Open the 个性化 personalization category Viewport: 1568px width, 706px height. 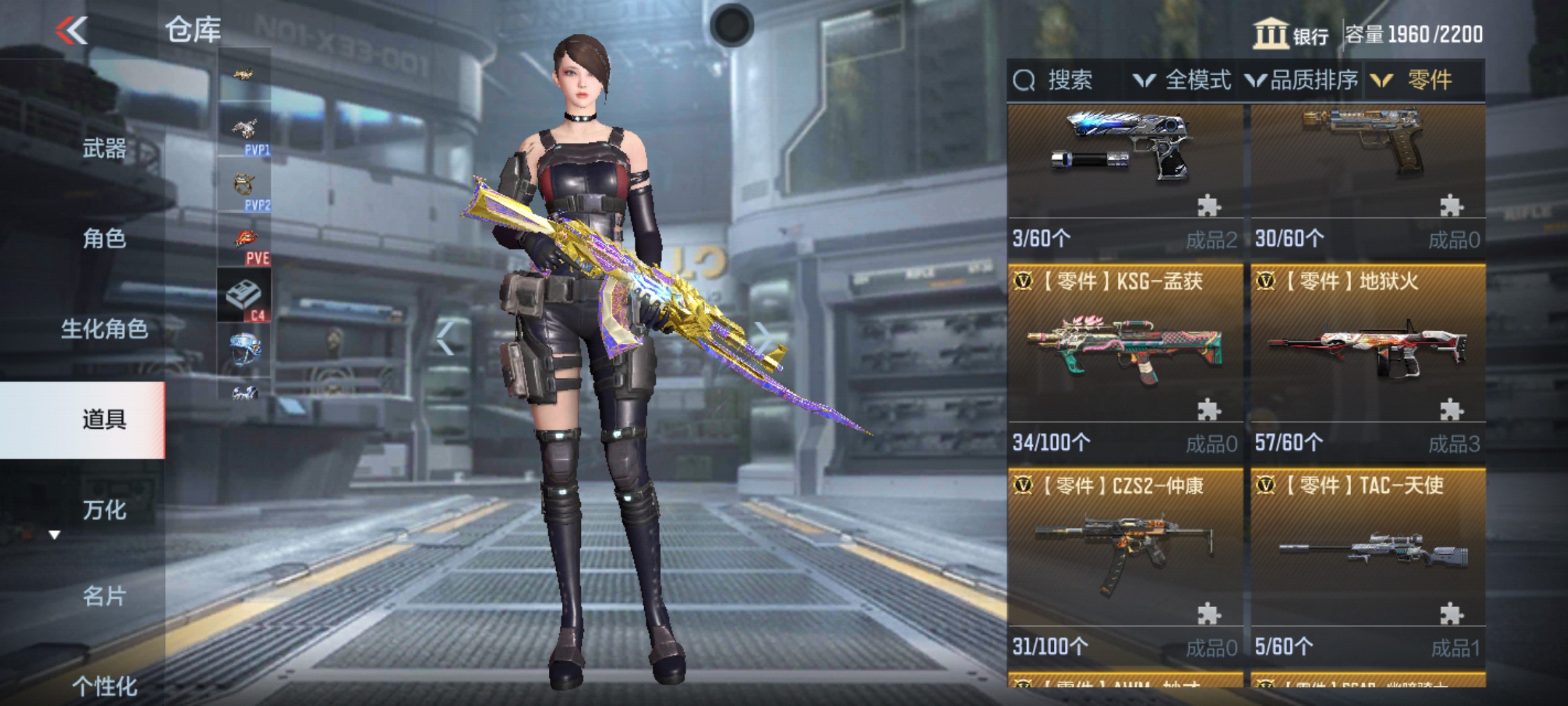pos(104,685)
